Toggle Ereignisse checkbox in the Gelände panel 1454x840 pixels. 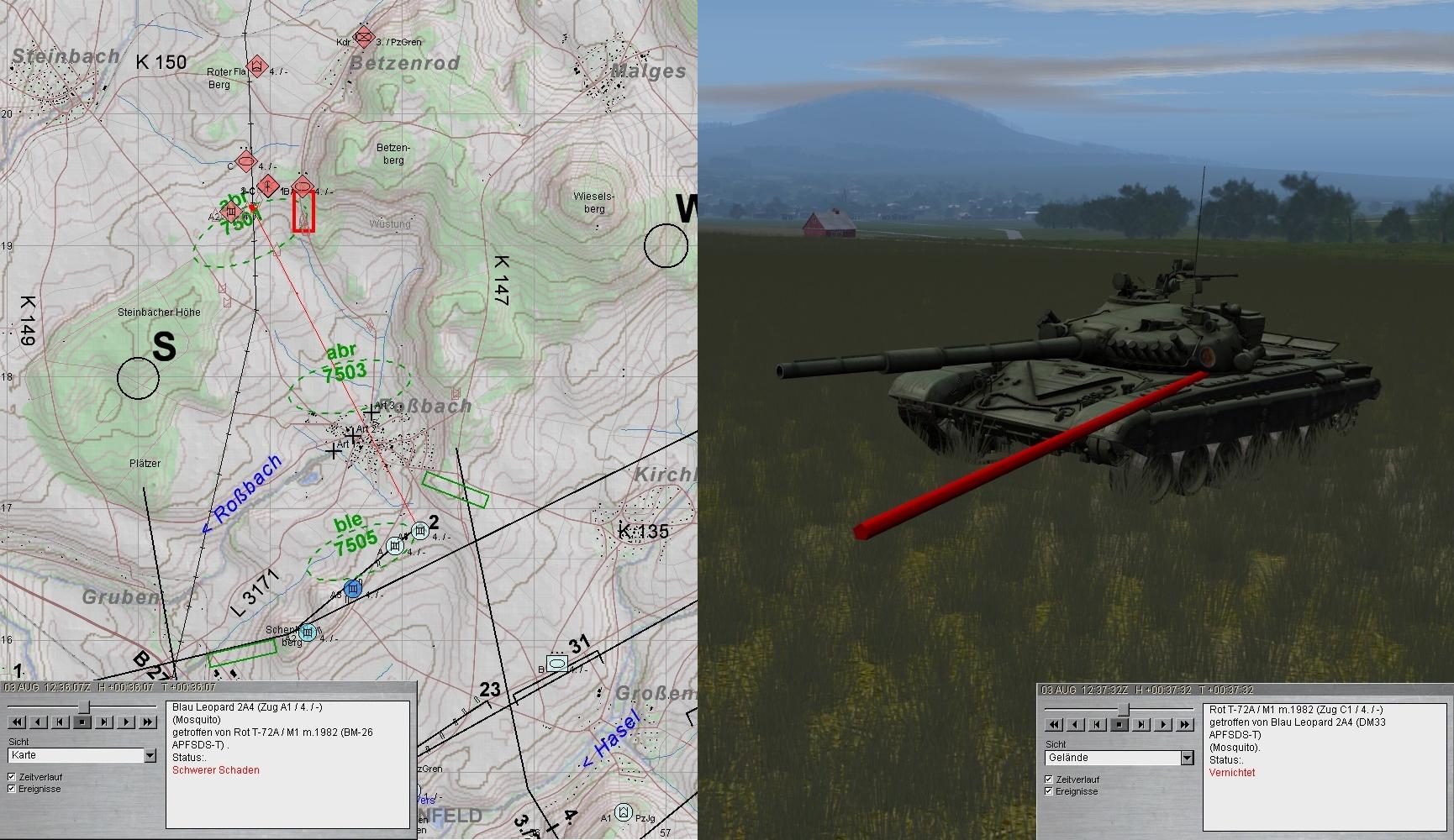pos(1049,791)
